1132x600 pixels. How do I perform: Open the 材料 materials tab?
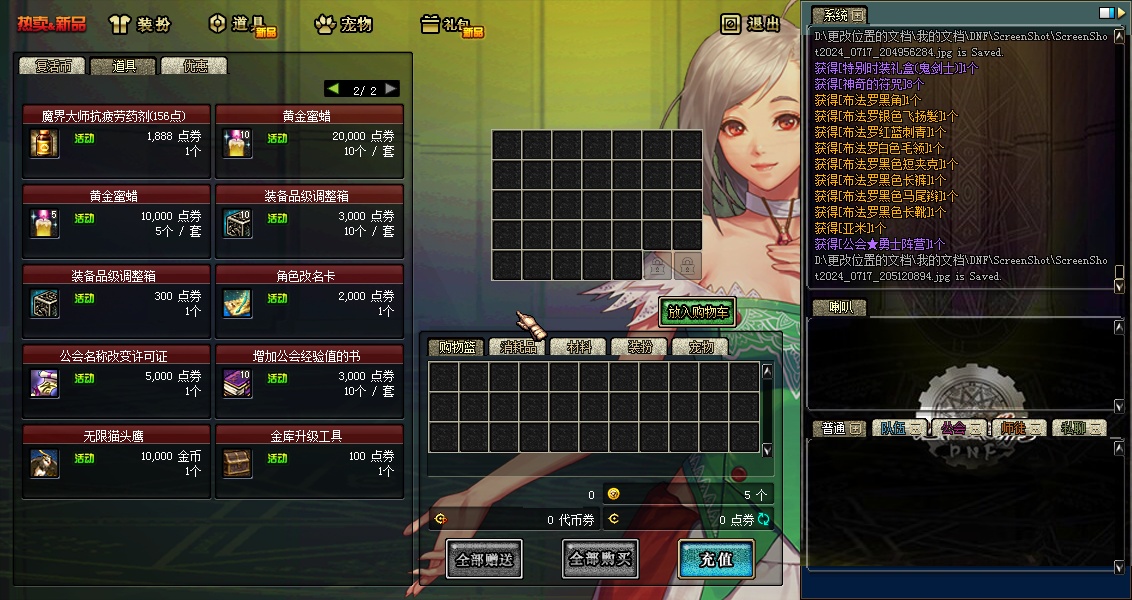(x=579, y=347)
